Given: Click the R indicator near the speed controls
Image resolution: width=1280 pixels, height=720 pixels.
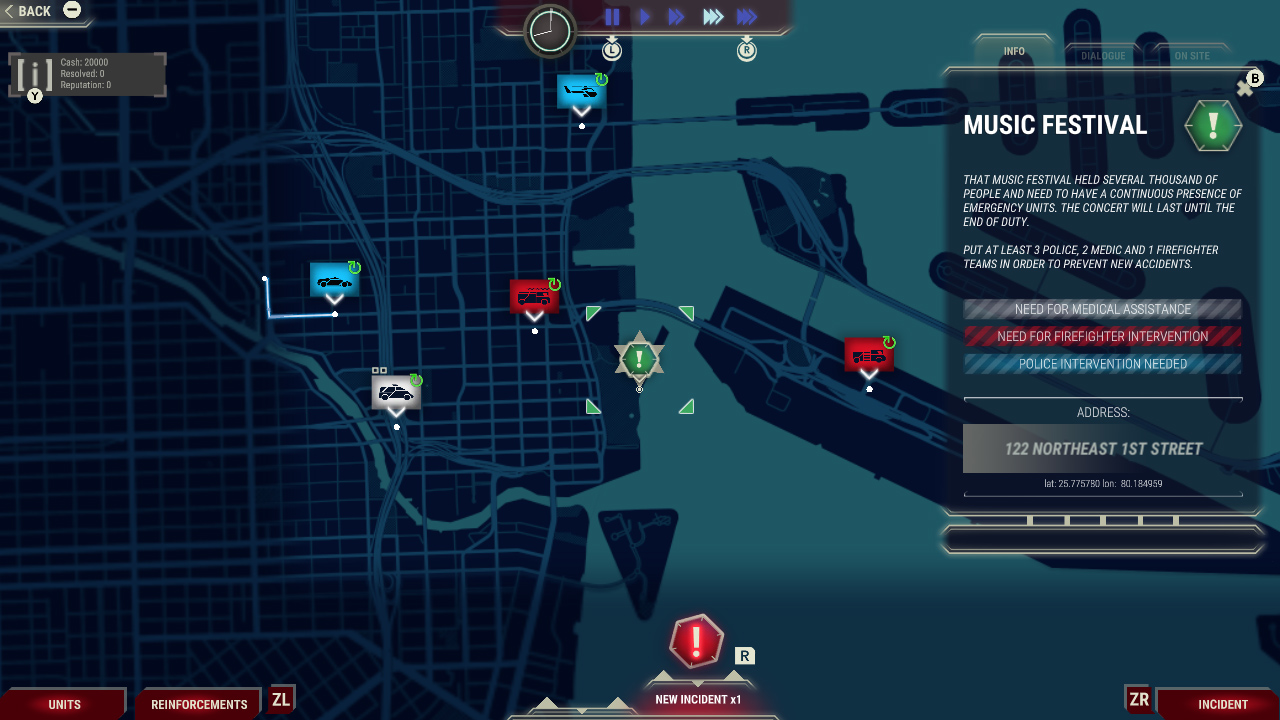Looking at the screenshot, I should tap(746, 48).
